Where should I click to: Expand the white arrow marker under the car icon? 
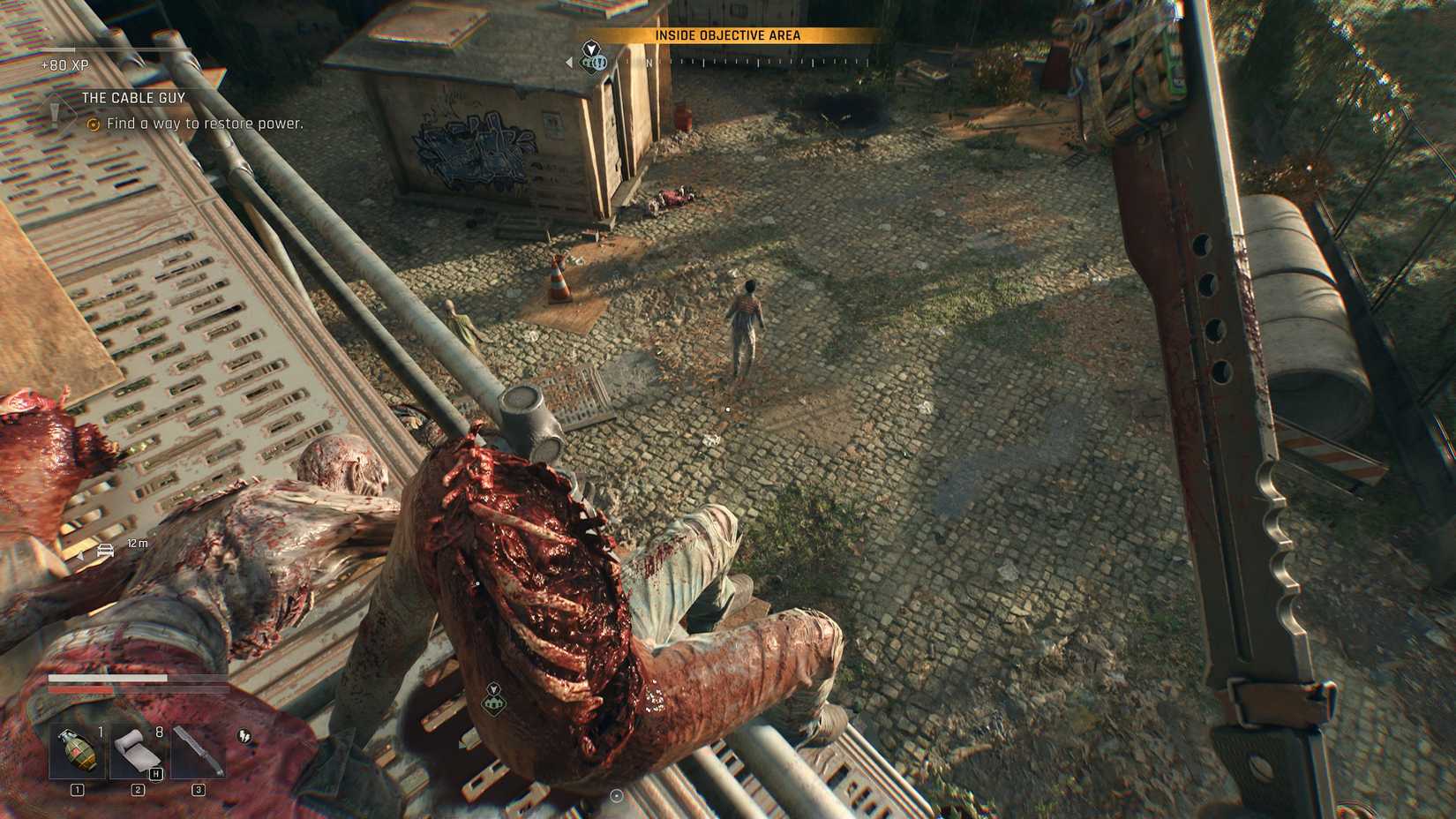point(80,554)
